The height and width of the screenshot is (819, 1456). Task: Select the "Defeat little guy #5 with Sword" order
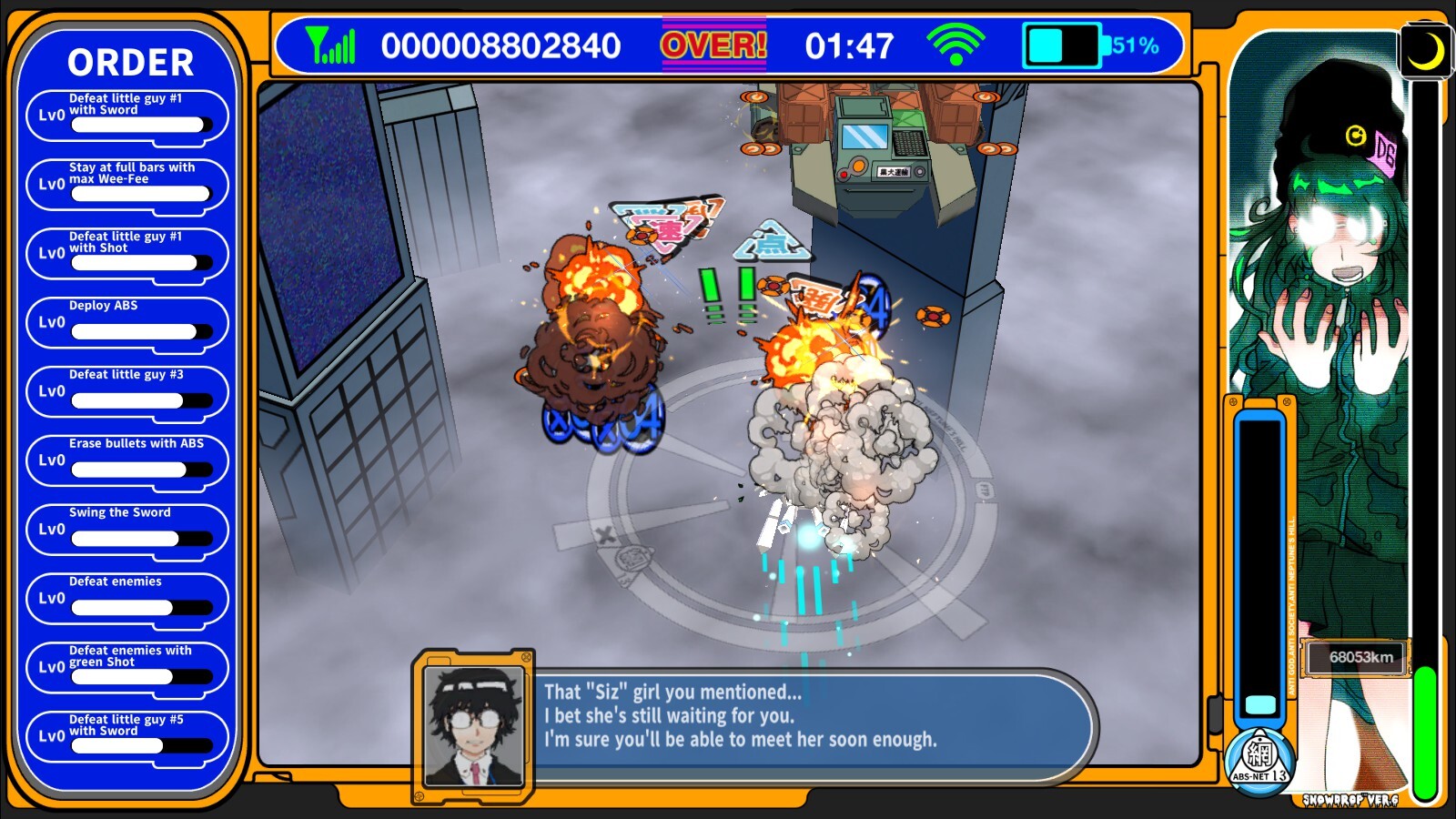(x=127, y=737)
